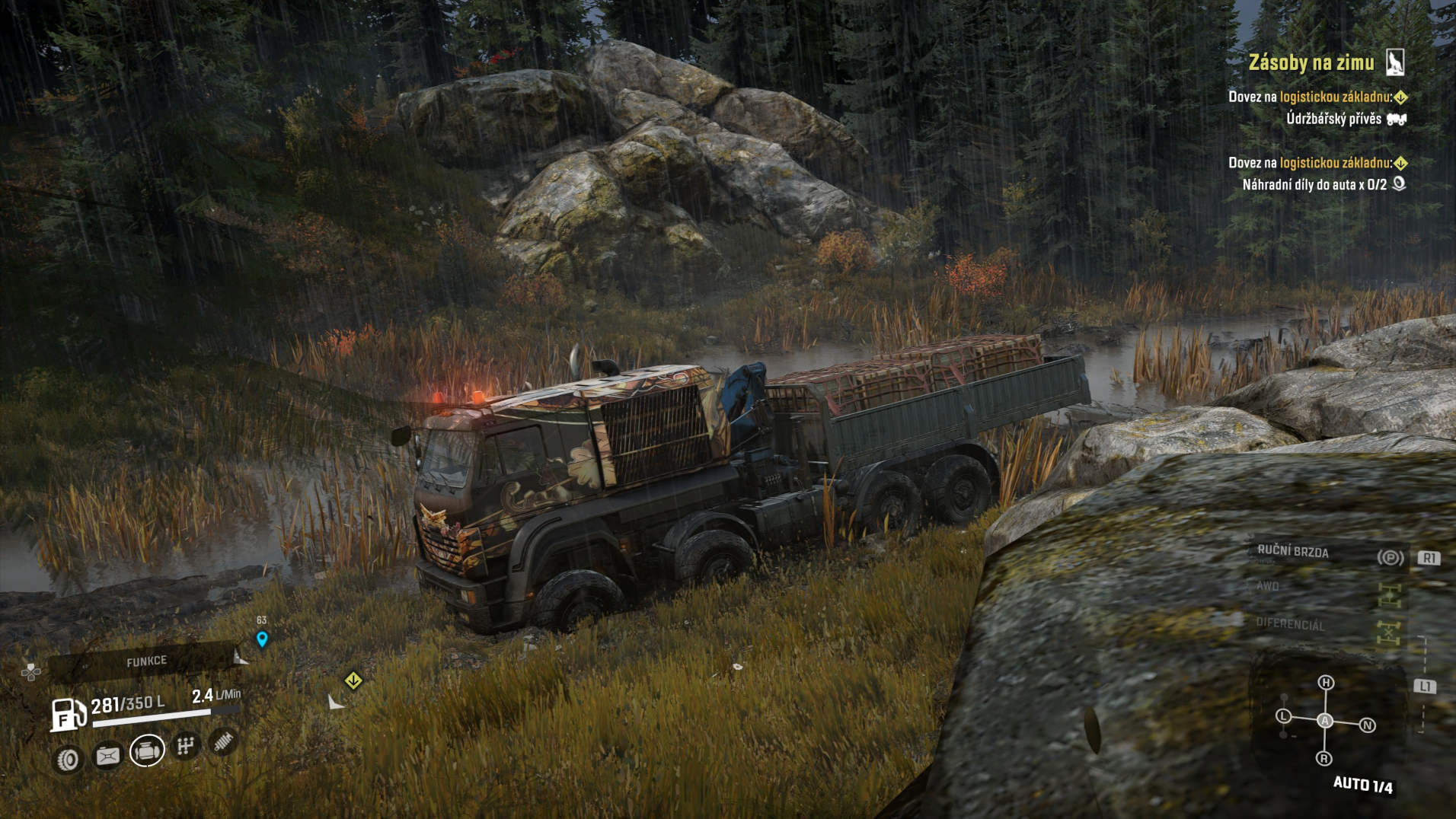Select Automatic gear A in the shifter
The height and width of the screenshot is (819, 1456).
coord(1325,721)
